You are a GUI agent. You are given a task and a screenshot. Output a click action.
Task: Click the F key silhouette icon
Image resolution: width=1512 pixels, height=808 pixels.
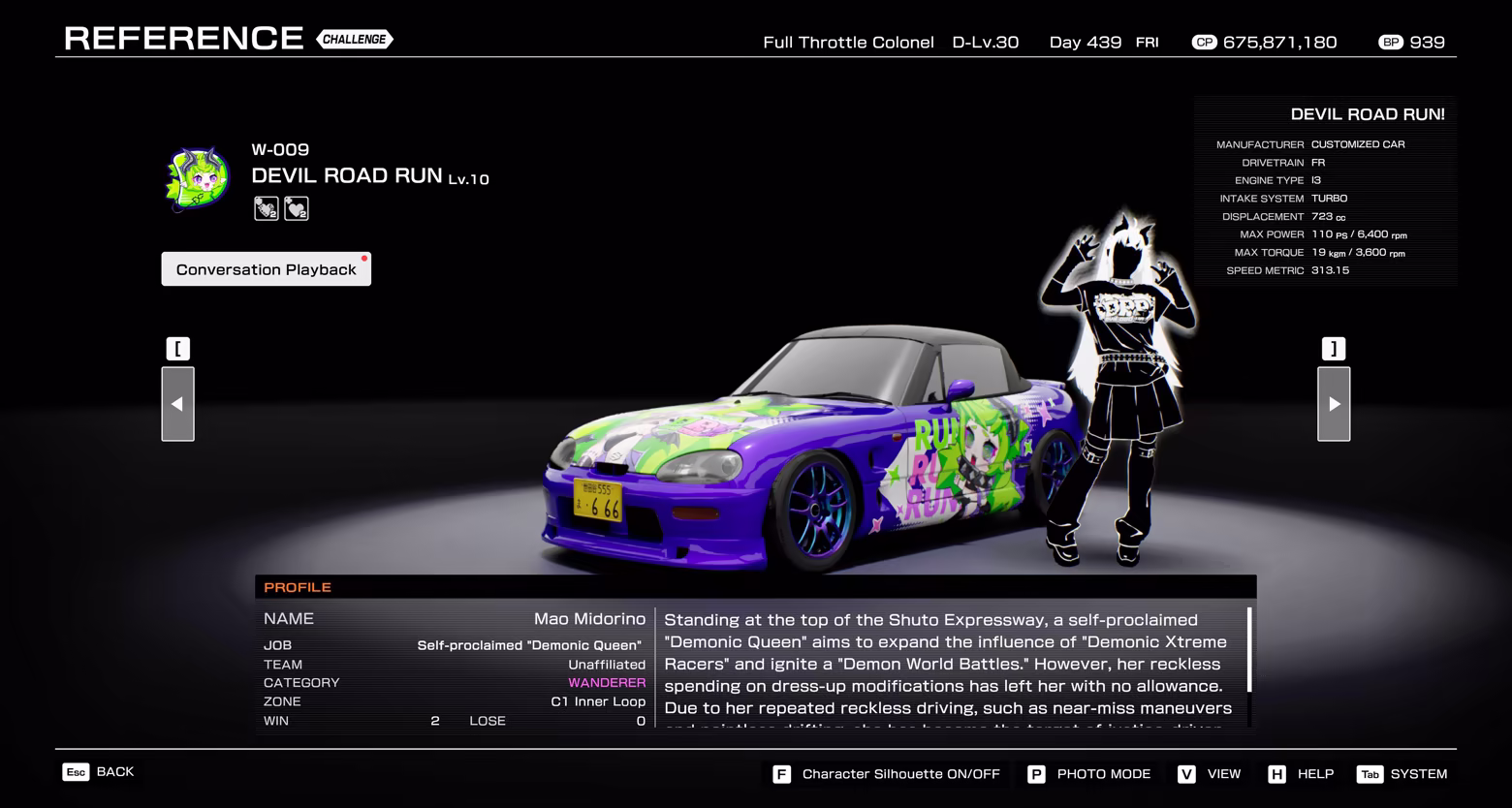tap(781, 774)
